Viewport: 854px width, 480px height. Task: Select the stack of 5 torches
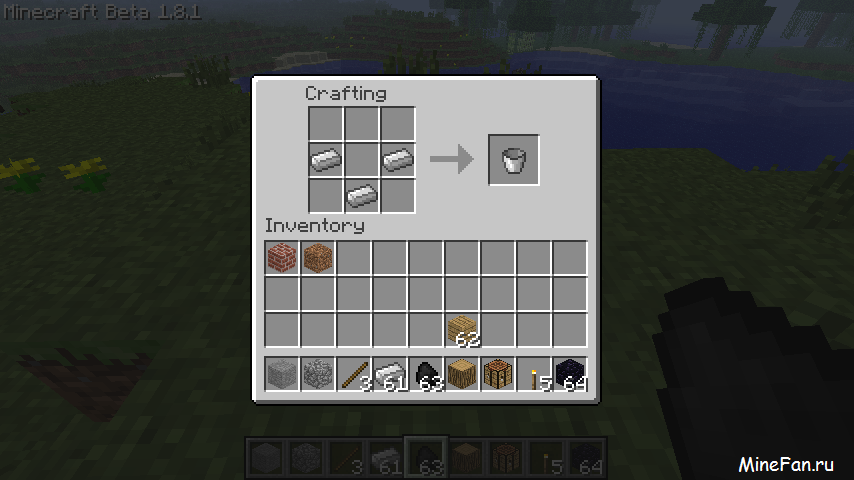(534, 375)
